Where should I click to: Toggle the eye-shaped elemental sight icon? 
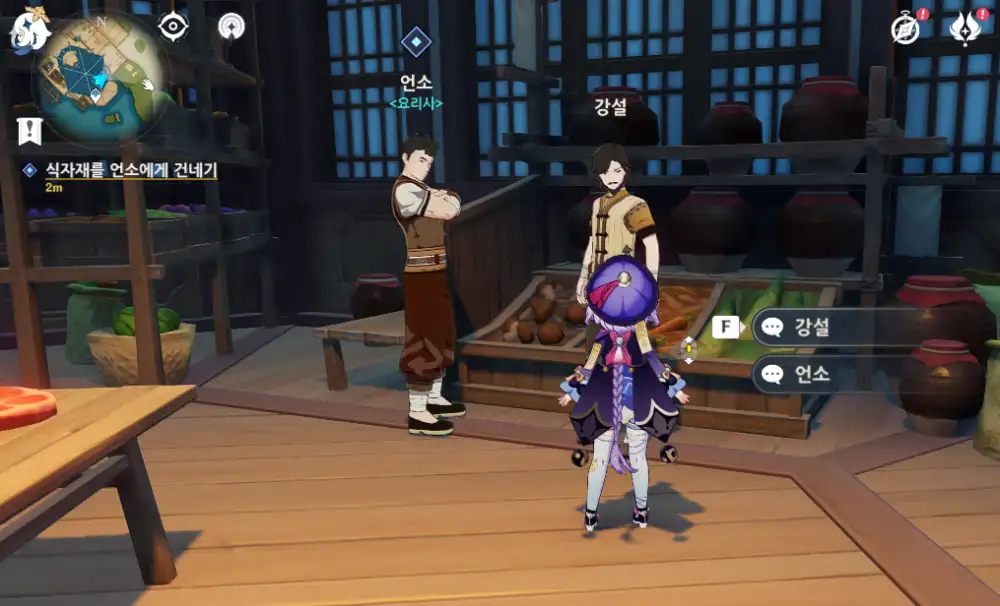(x=173, y=26)
